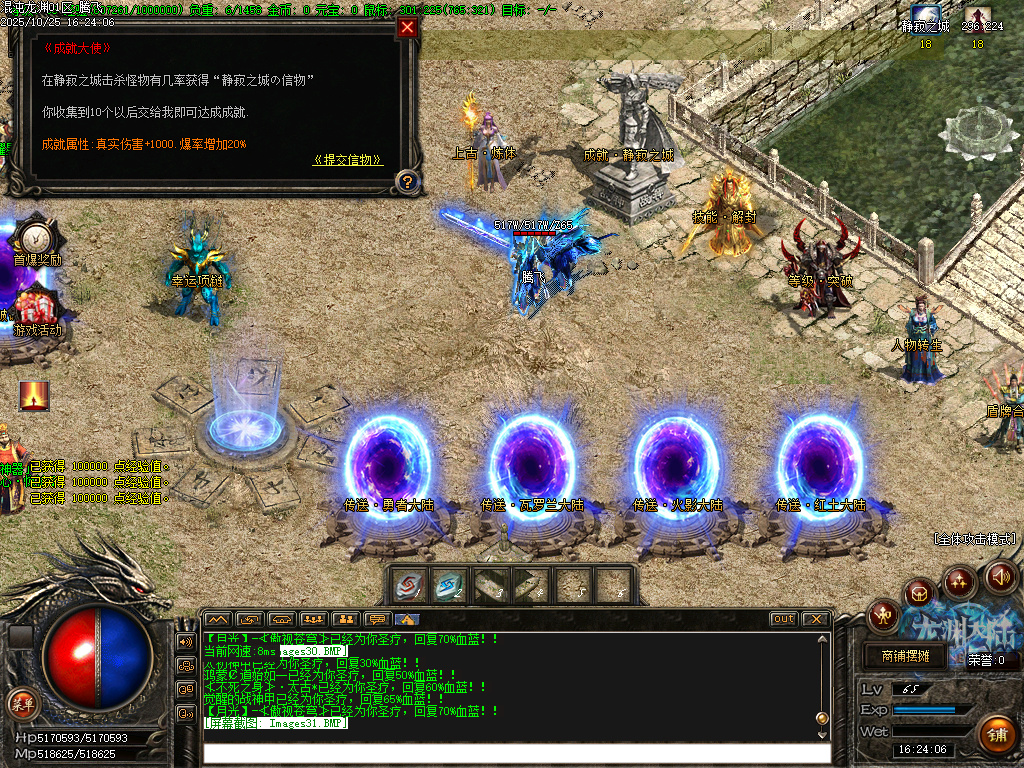This screenshot has height=768, width=1024.
Task: Open the 游戏活动 gift box icon
Action: (x=36, y=304)
